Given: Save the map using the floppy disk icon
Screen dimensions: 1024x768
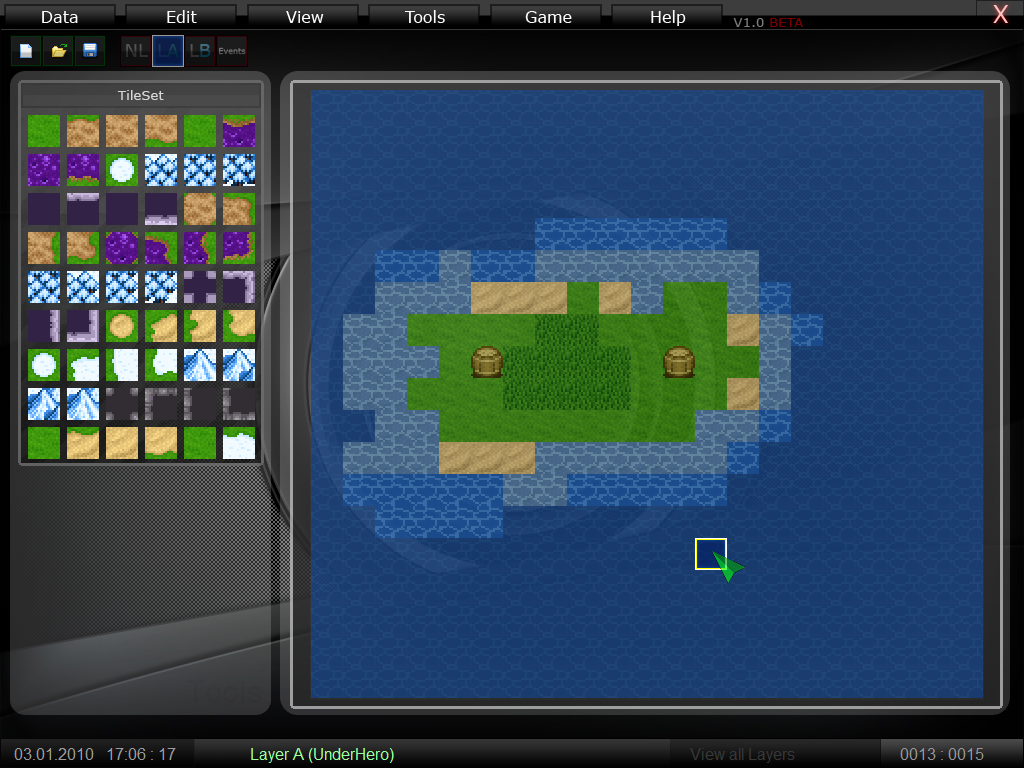Looking at the screenshot, I should [90, 51].
